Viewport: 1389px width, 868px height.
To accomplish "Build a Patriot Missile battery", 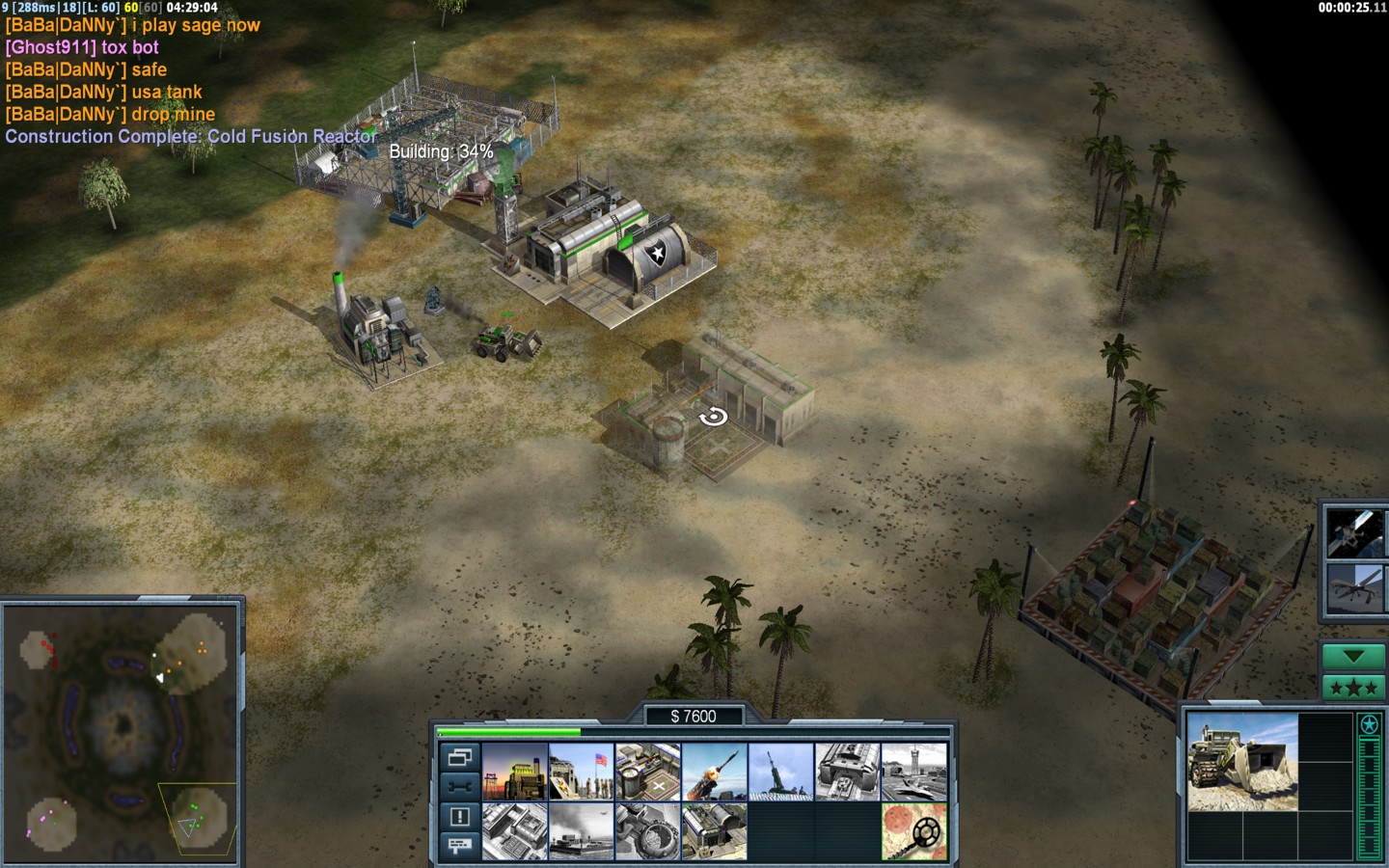I will click(x=714, y=771).
